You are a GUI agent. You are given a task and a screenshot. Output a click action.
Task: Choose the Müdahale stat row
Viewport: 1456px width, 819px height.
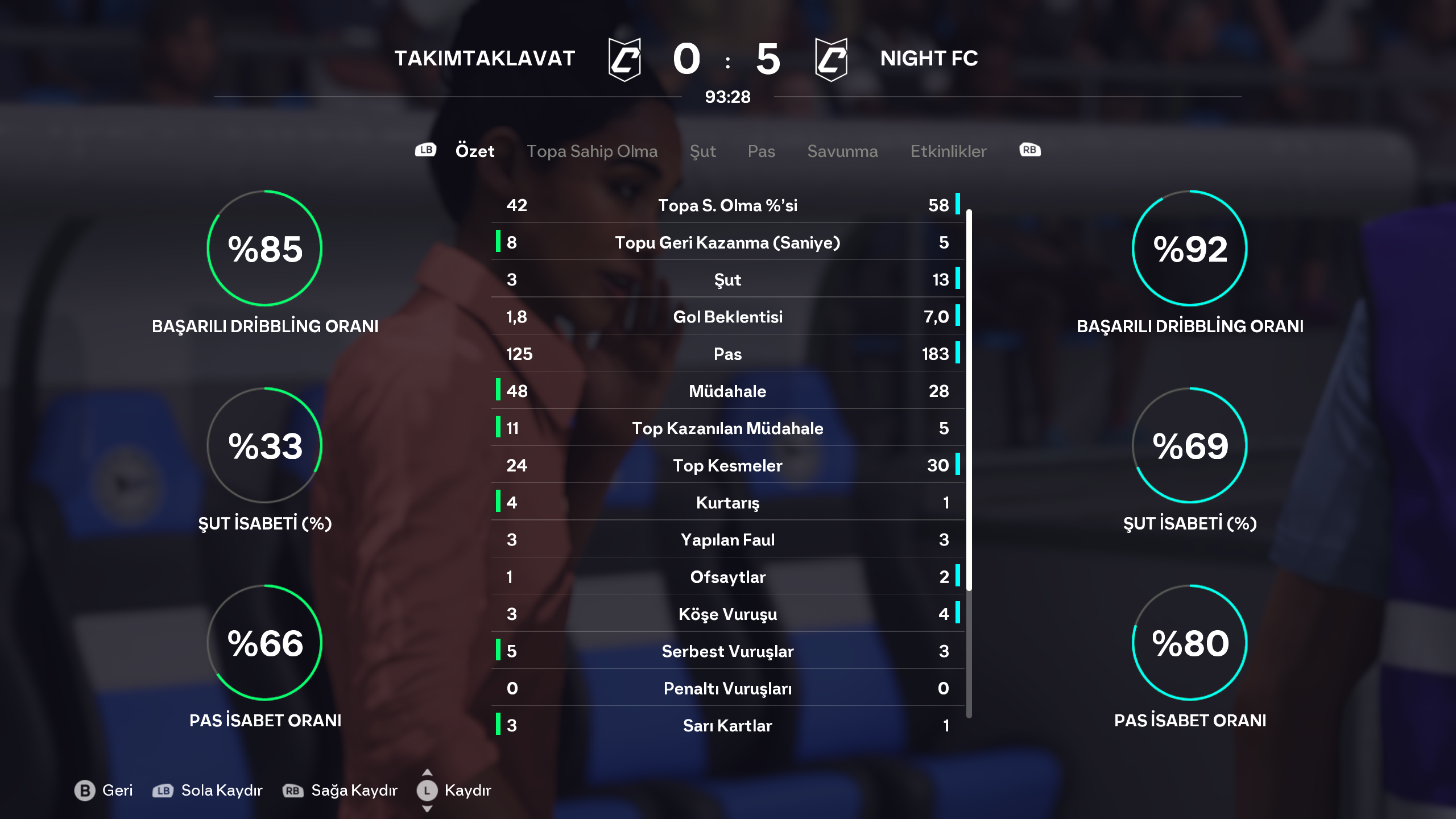(727, 391)
